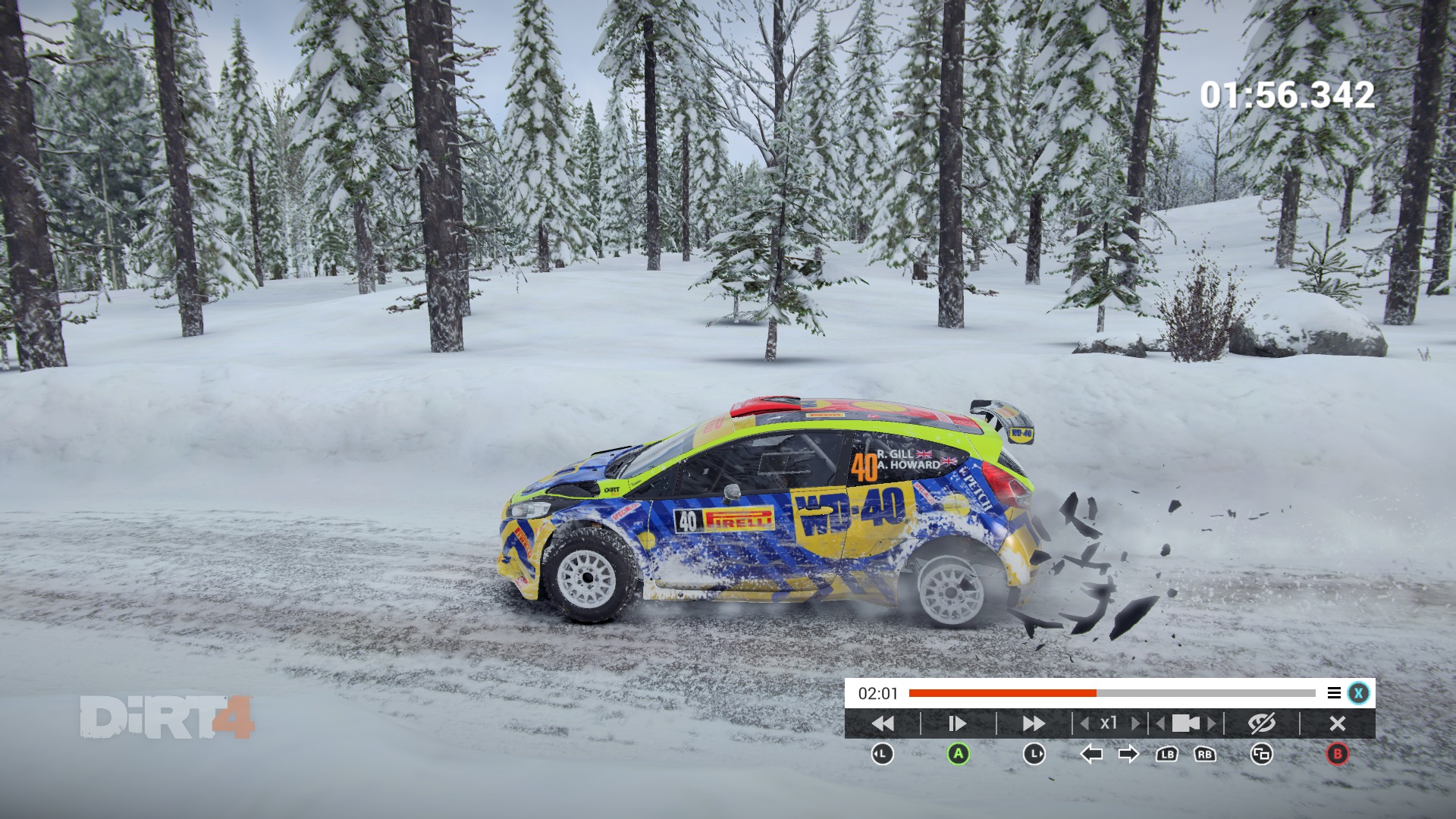Toggle replay play/pause
The width and height of the screenshot is (1456, 819).
point(957,723)
